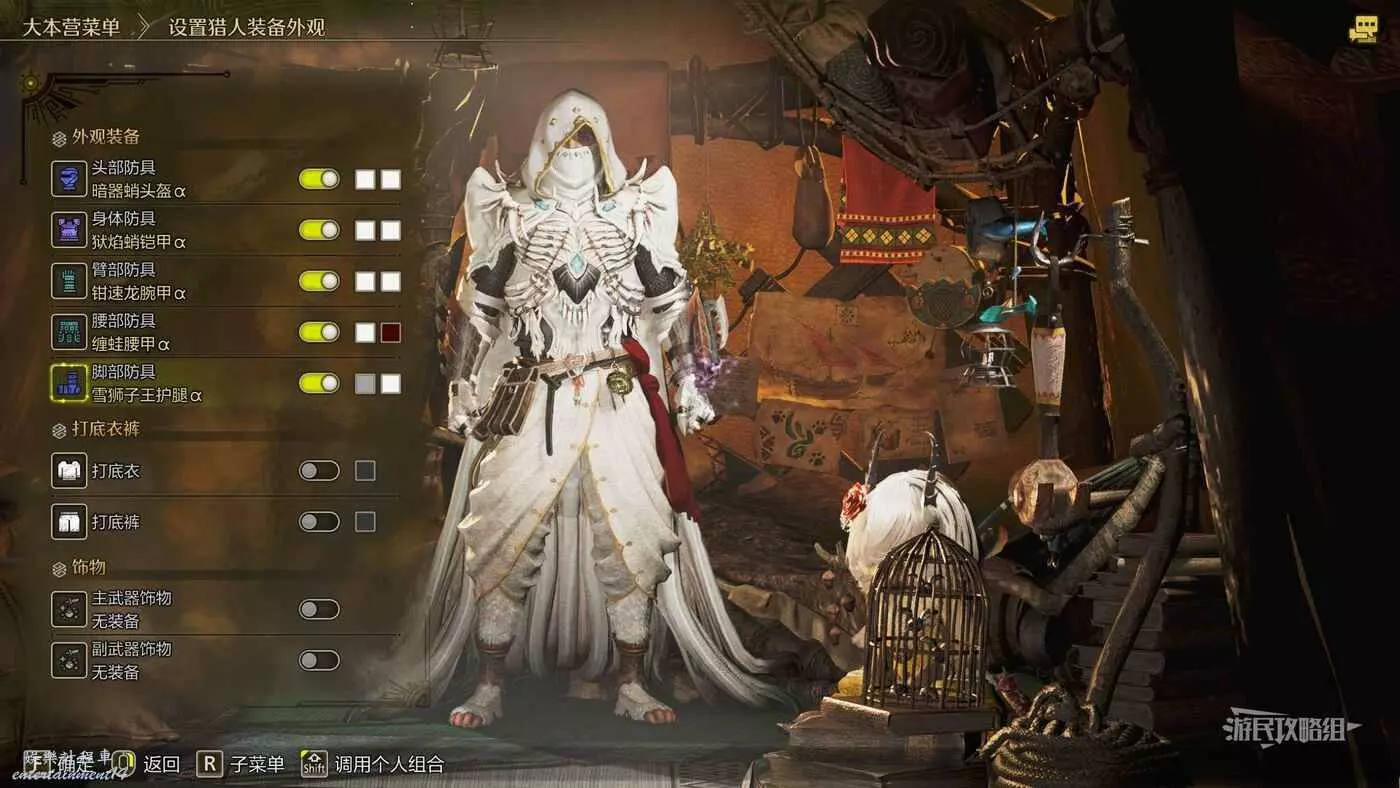The width and height of the screenshot is (1400, 788).
Task: Choose the 副武器饰物 sub weapon charm row
Action: pyautogui.click(x=130, y=660)
